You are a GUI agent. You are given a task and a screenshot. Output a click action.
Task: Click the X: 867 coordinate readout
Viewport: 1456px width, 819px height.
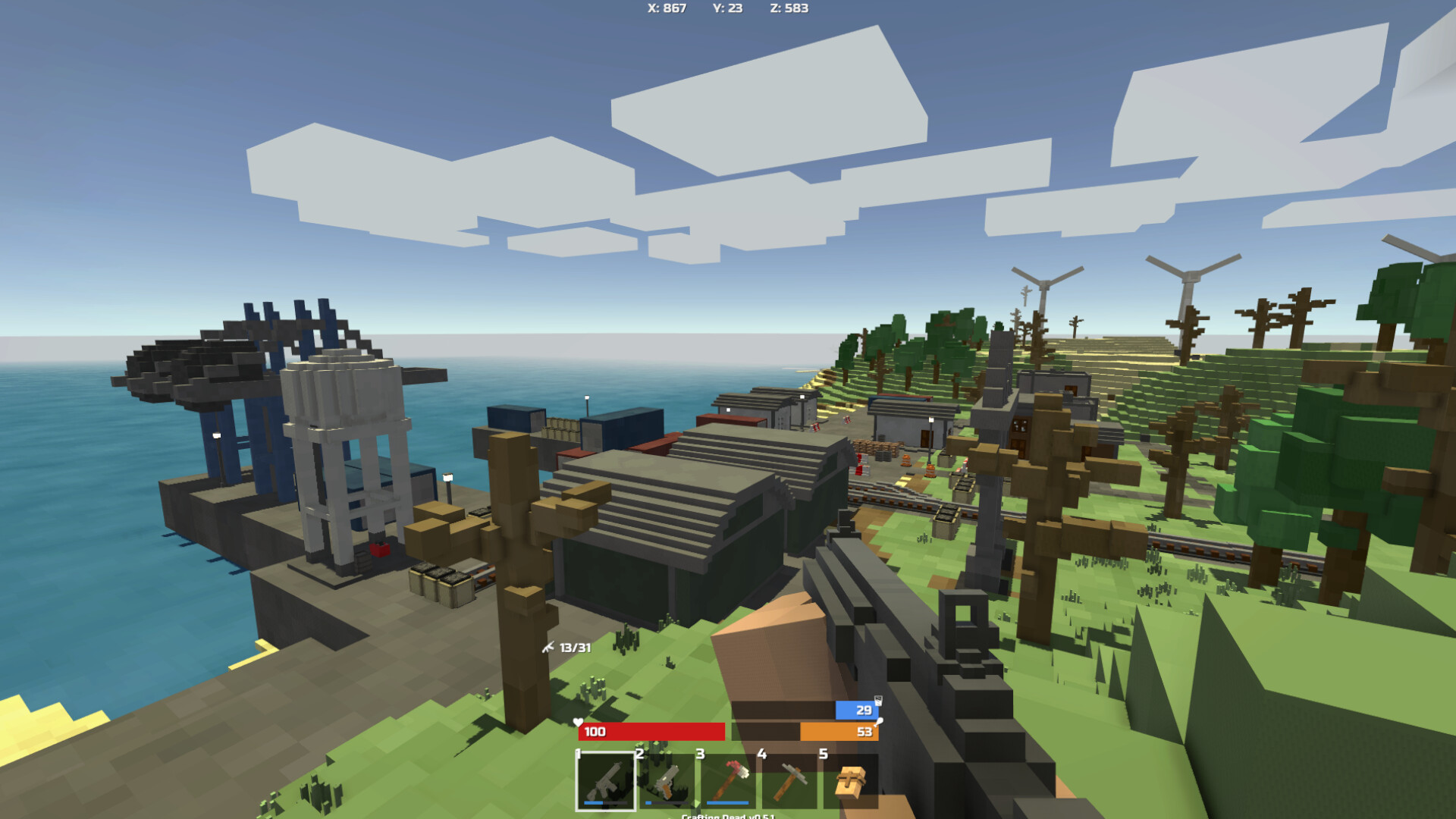666,9
